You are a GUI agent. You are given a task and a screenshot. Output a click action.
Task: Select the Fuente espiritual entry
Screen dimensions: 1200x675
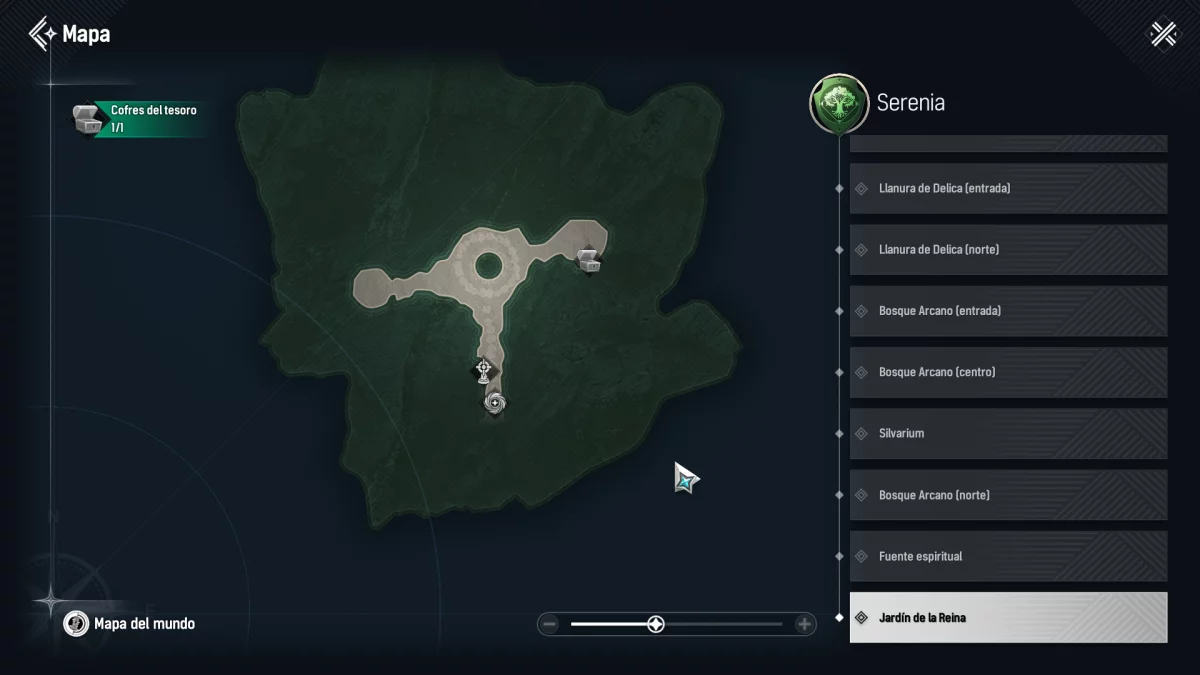pyautogui.click(x=1008, y=556)
